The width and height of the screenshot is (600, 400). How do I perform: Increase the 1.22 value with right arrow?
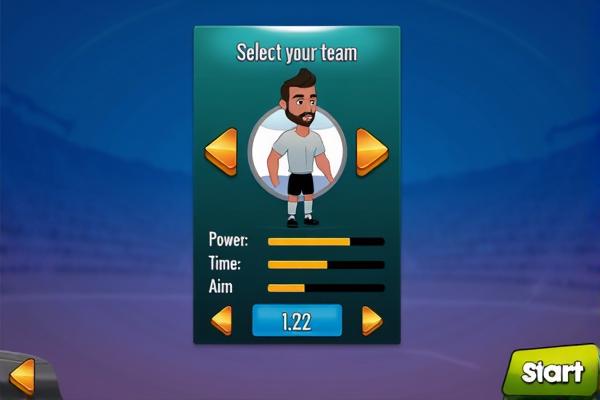[x=372, y=321]
